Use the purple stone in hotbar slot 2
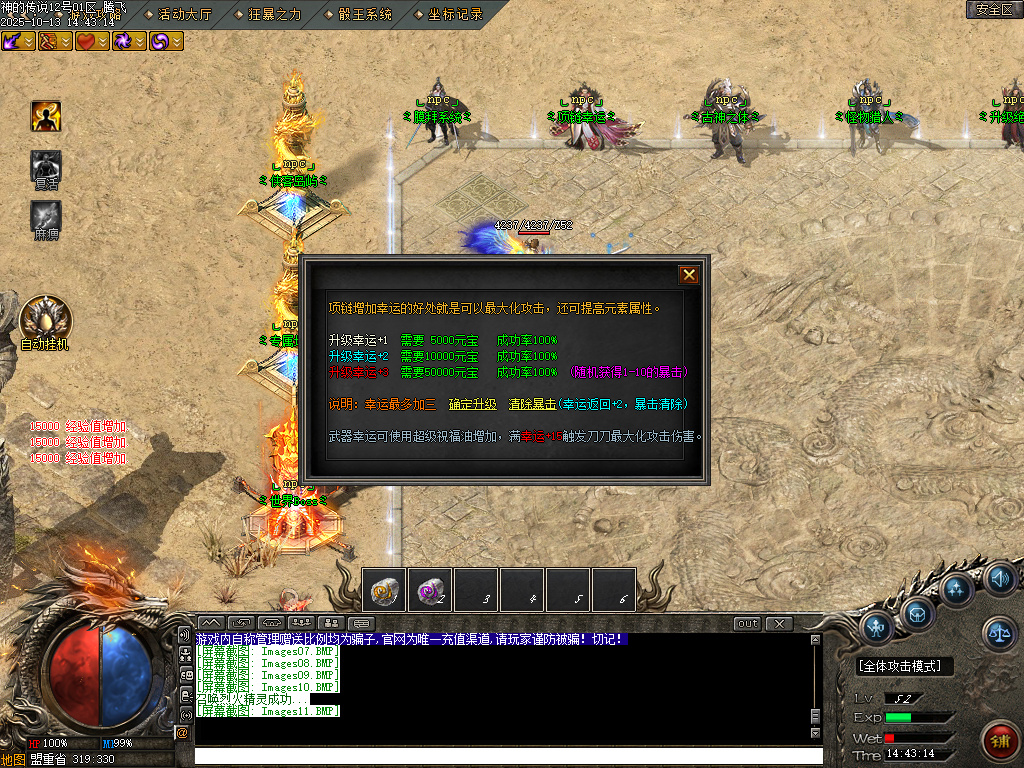The width and height of the screenshot is (1024, 768). point(430,589)
